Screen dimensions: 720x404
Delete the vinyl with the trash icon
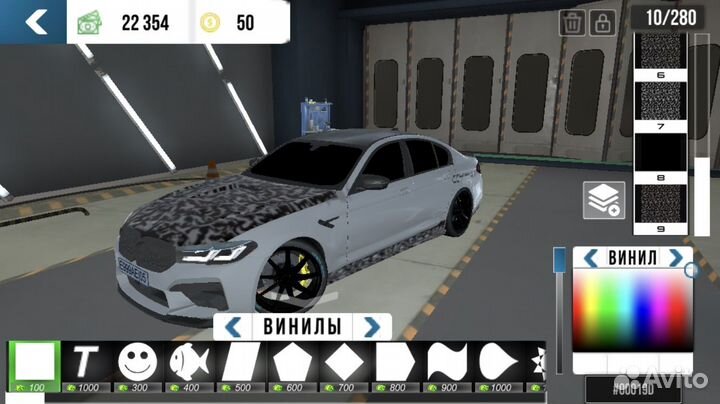point(573,22)
